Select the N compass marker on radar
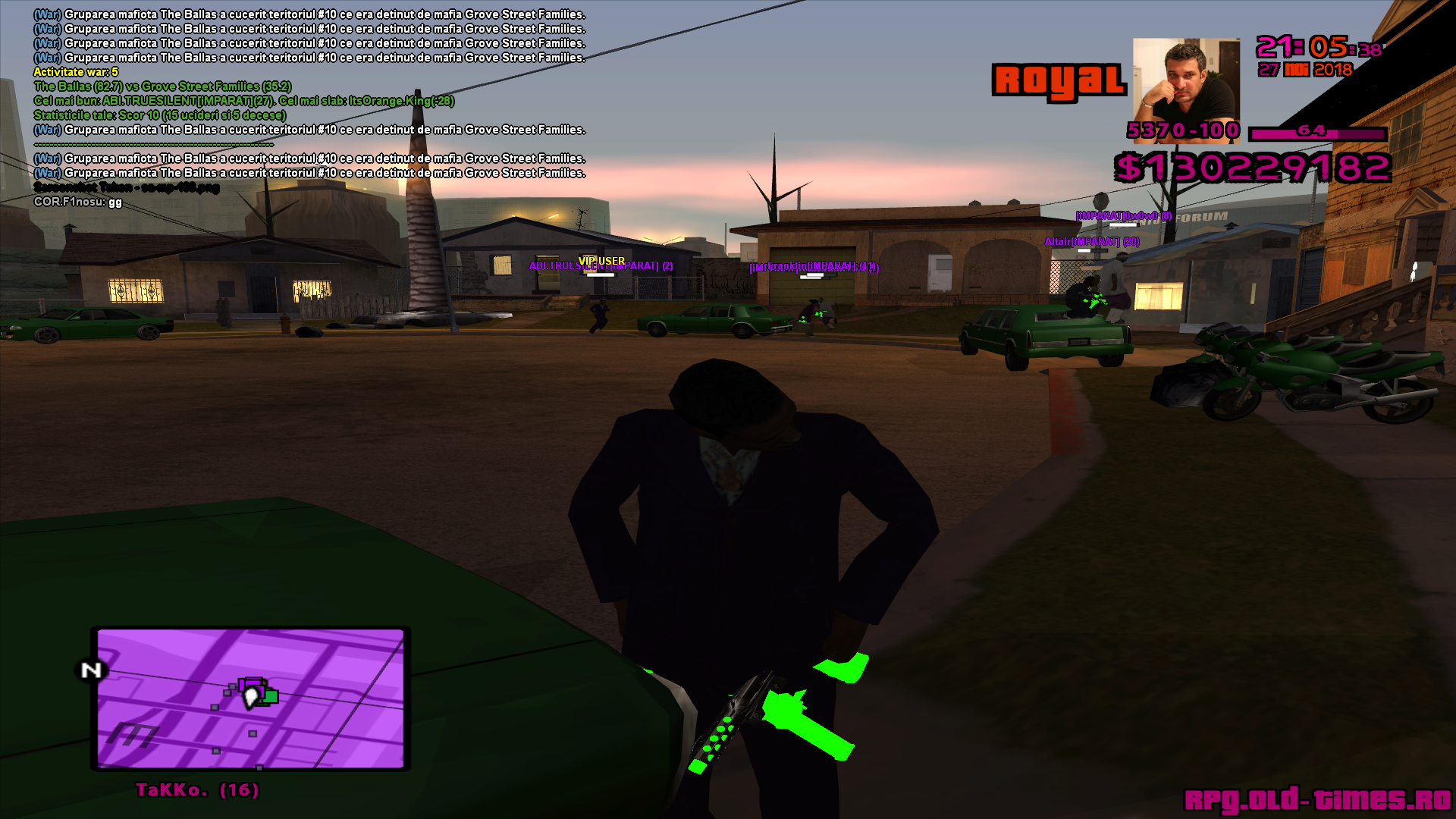This screenshot has width=1456, height=819. pyautogui.click(x=91, y=670)
